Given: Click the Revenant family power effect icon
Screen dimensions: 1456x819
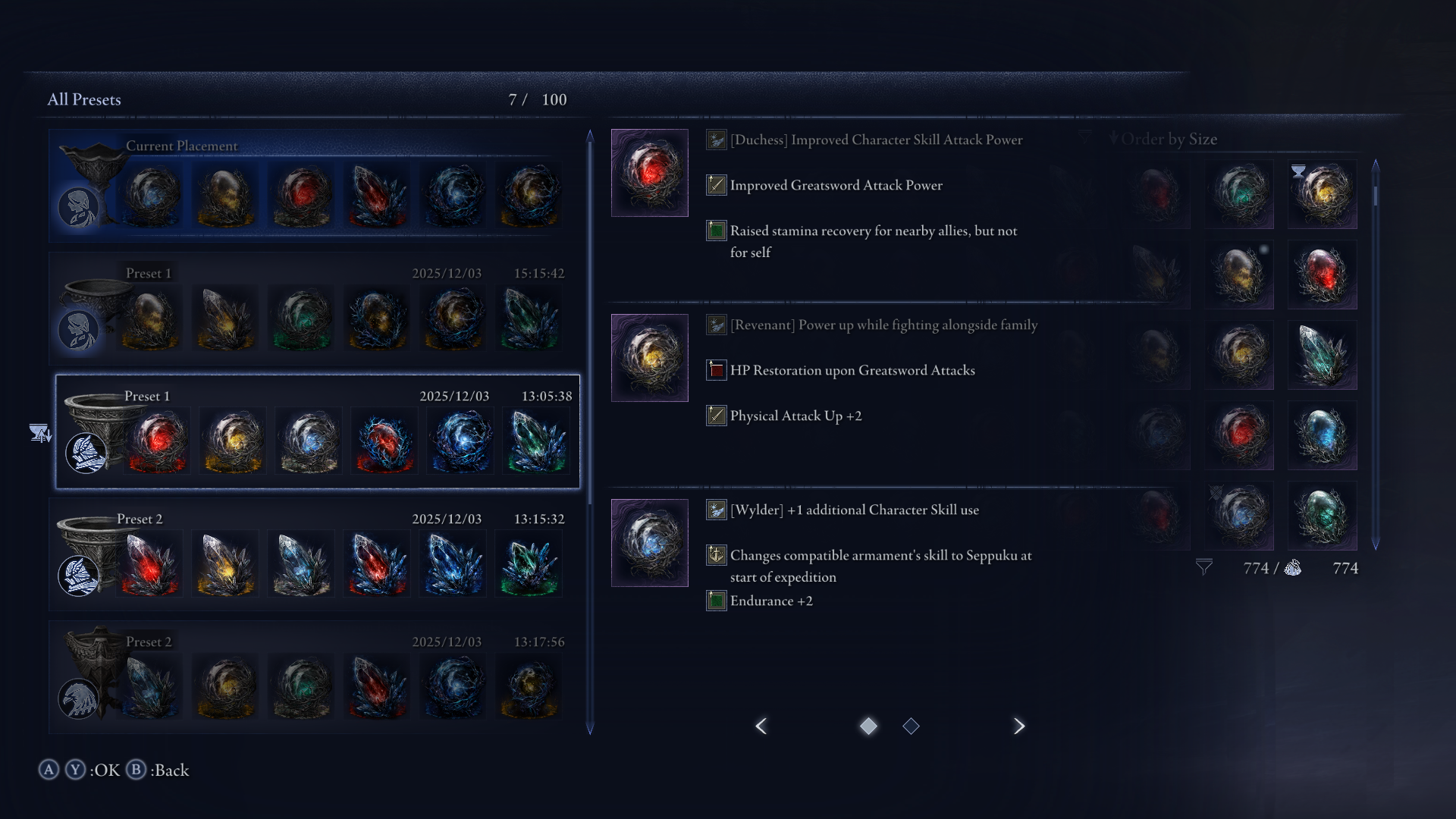Looking at the screenshot, I should tap(715, 325).
